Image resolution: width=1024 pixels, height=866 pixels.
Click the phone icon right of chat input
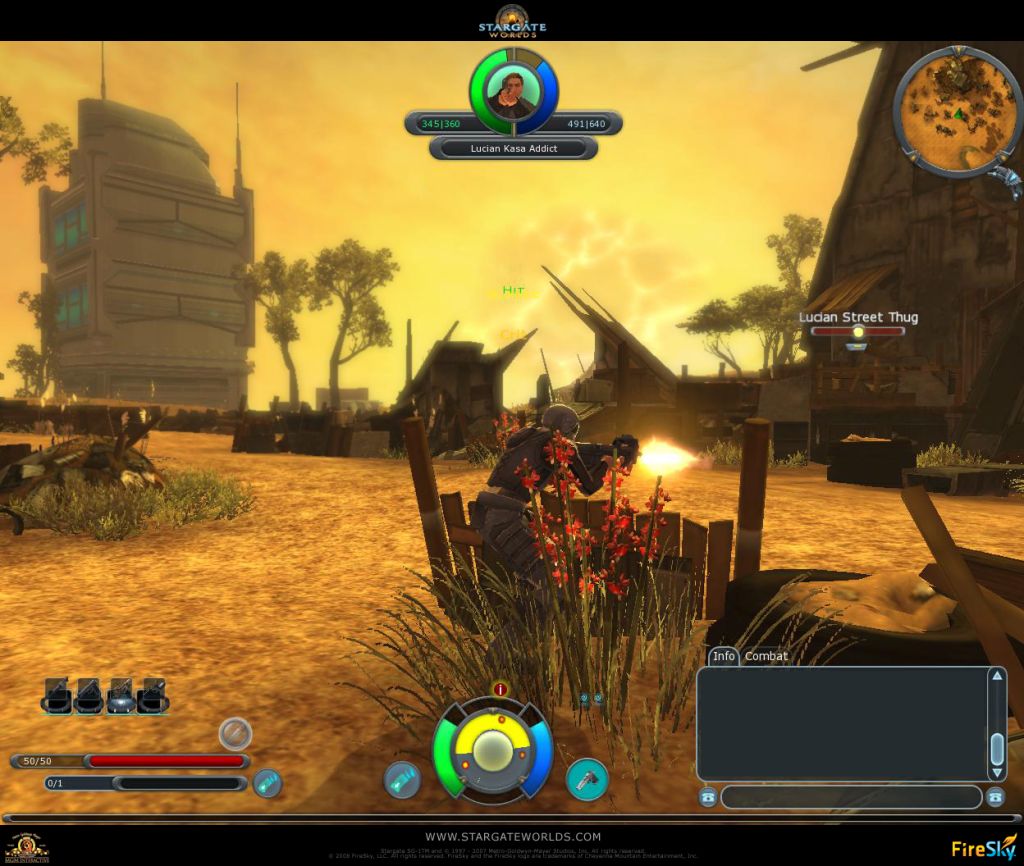(x=995, y=797)
